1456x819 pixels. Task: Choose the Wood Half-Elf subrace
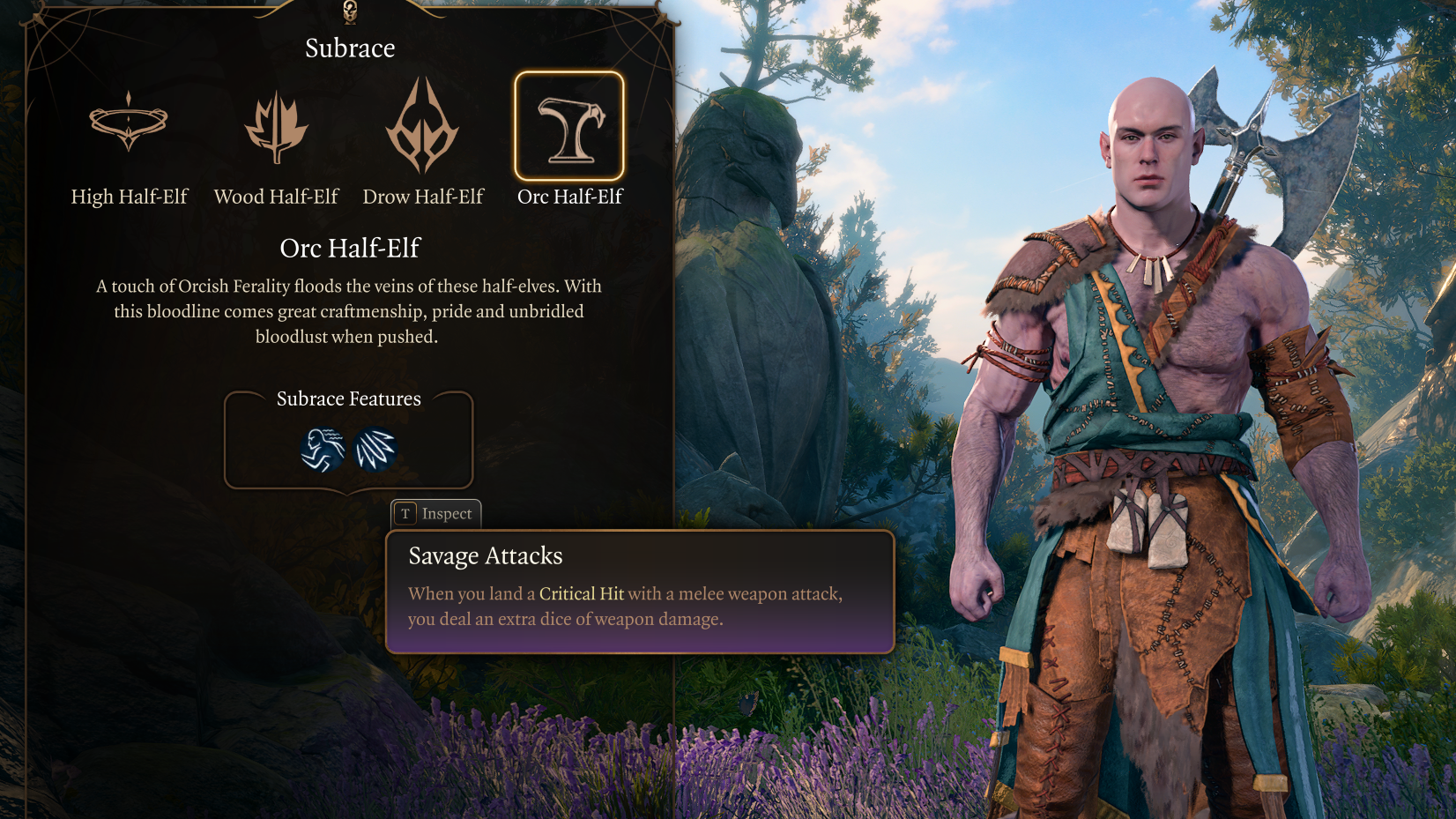tap(276, 127)
